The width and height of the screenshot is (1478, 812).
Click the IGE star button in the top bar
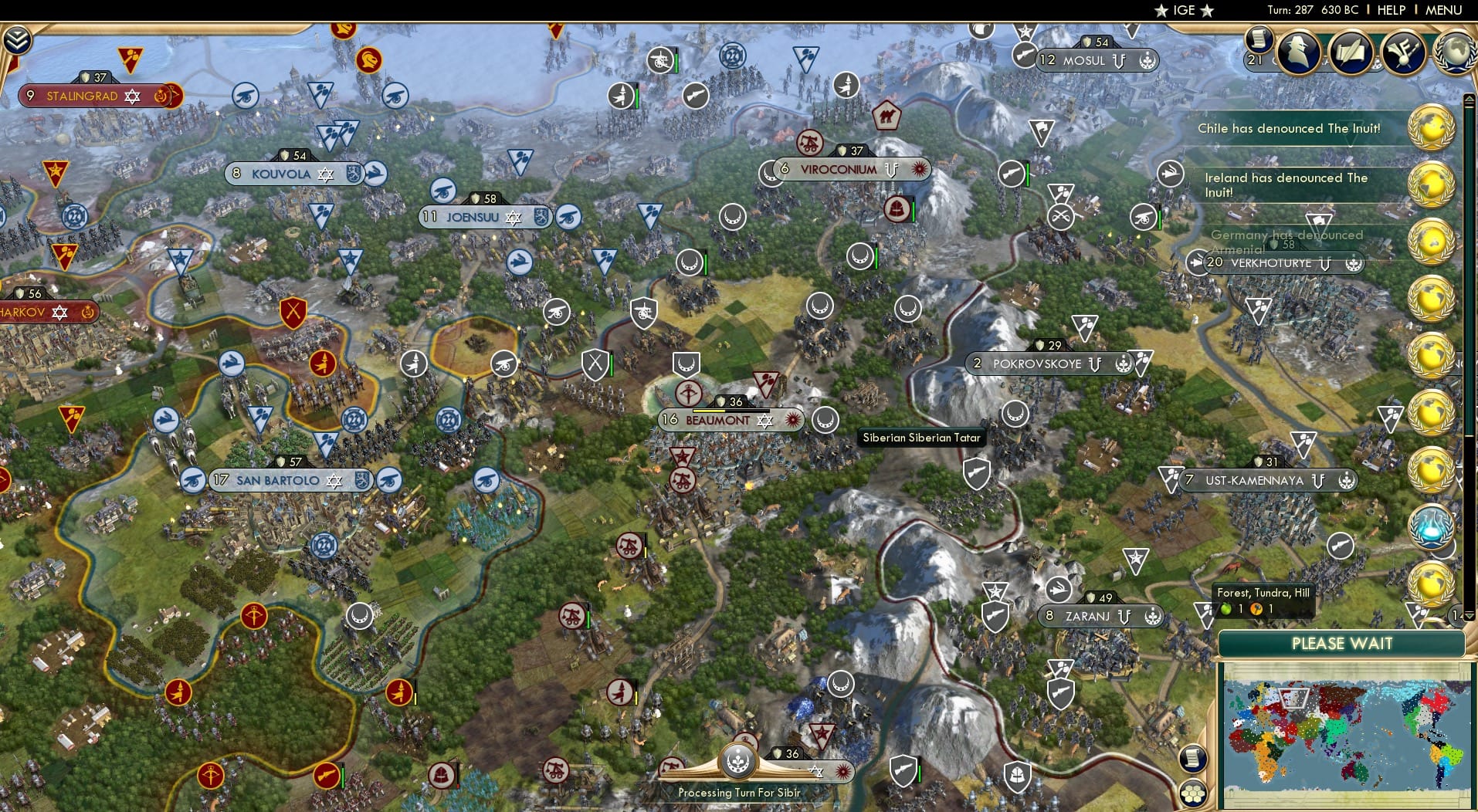(1181, 11)
